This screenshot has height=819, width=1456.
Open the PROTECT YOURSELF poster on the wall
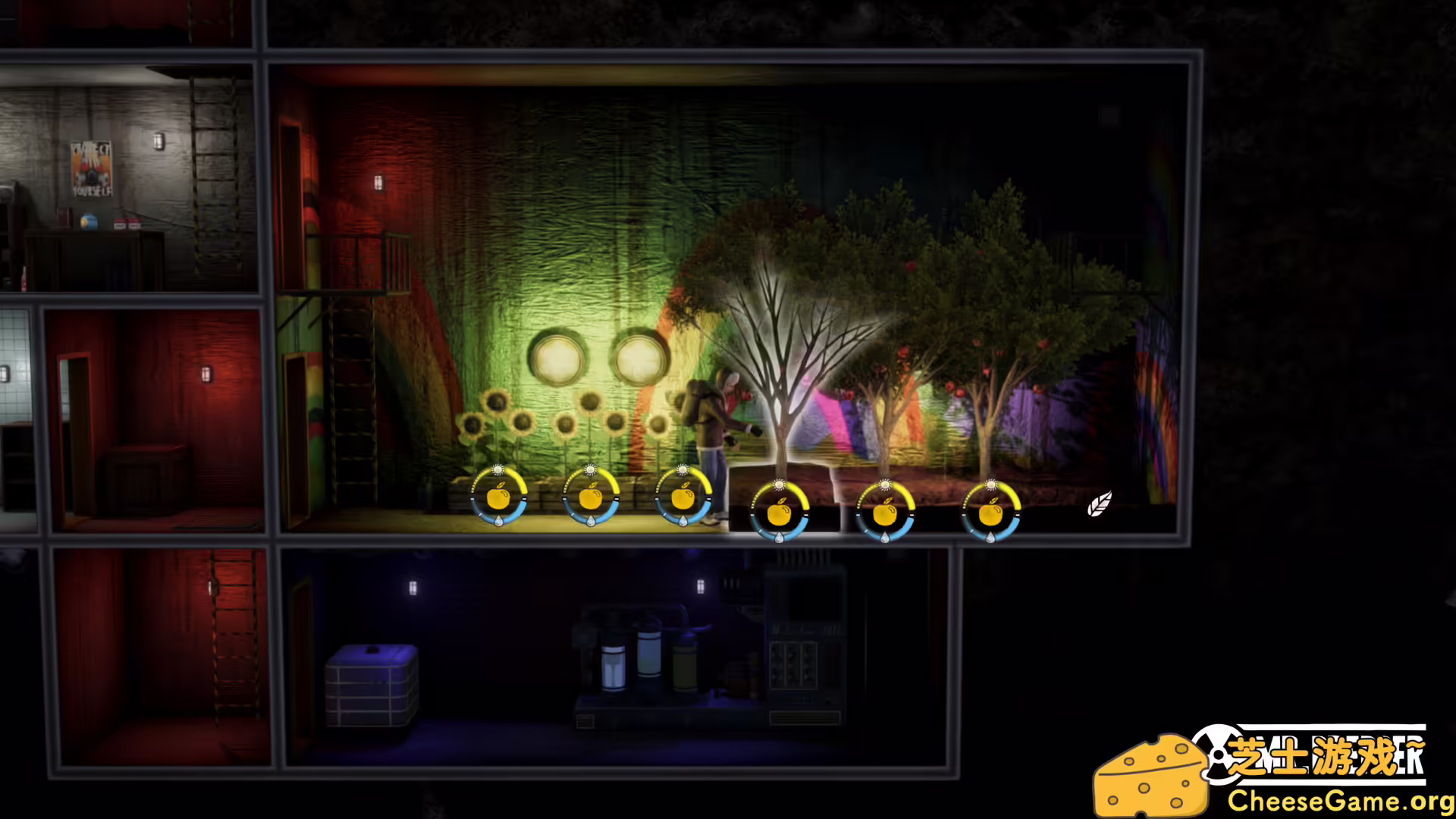tap(92, 168)
